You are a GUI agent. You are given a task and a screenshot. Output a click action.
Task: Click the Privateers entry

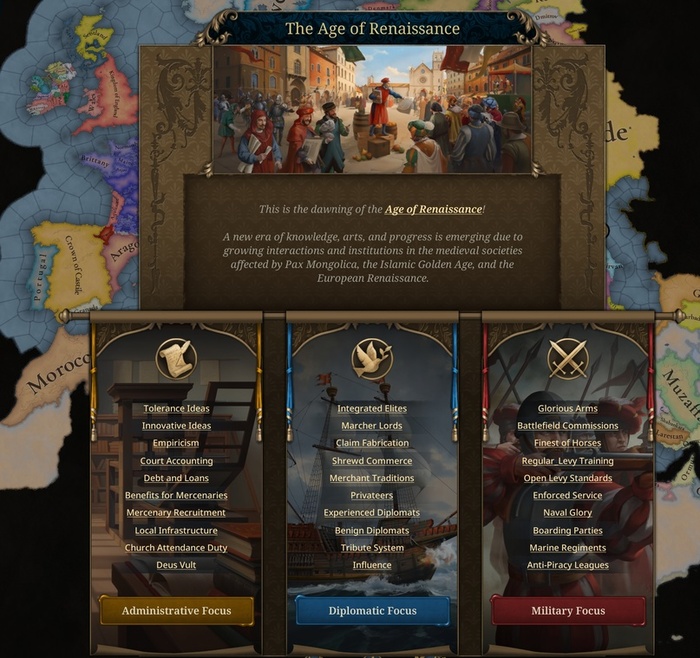point(372,495)
